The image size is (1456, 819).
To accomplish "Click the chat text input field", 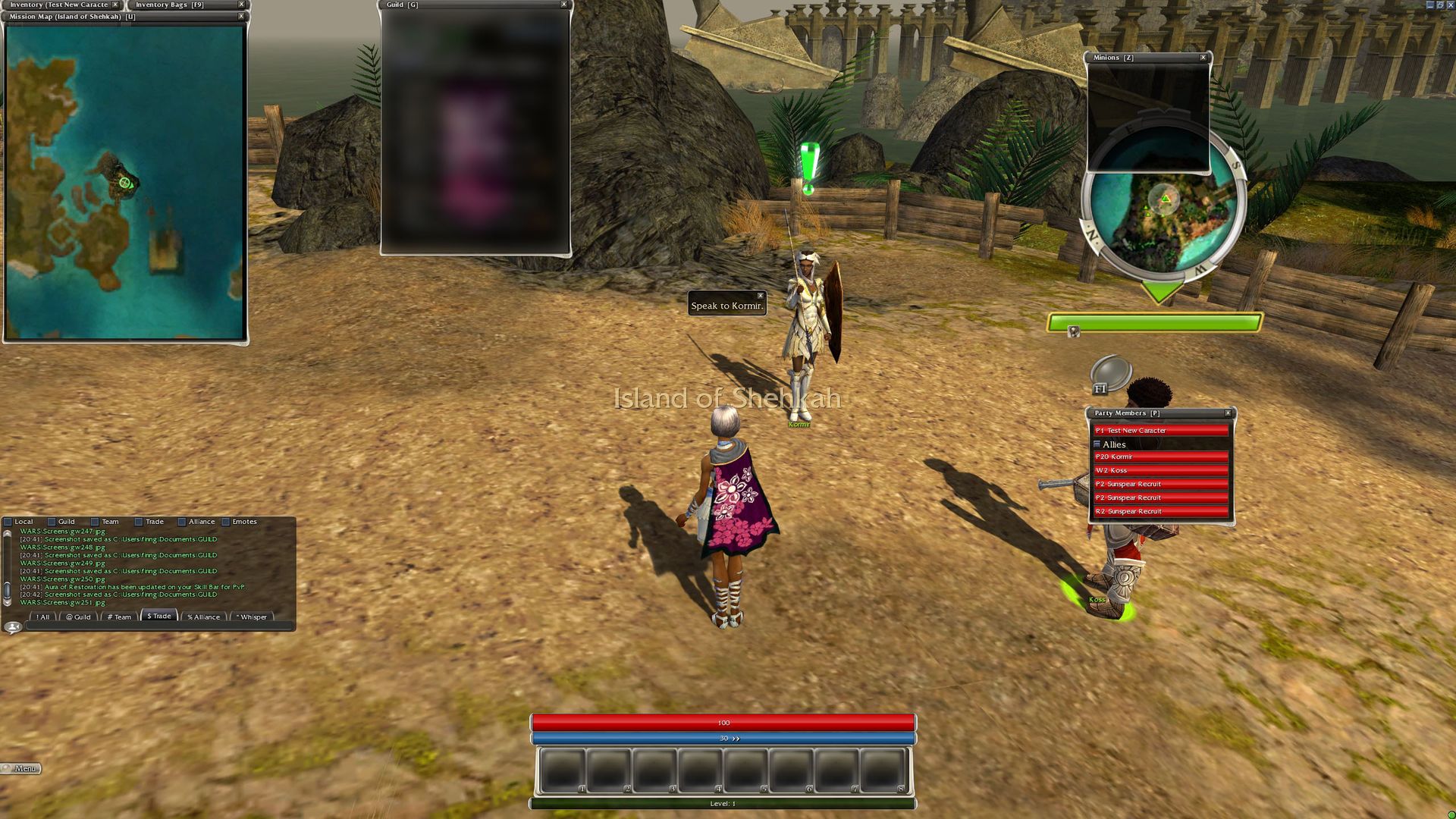I will [x=159, y=627].
